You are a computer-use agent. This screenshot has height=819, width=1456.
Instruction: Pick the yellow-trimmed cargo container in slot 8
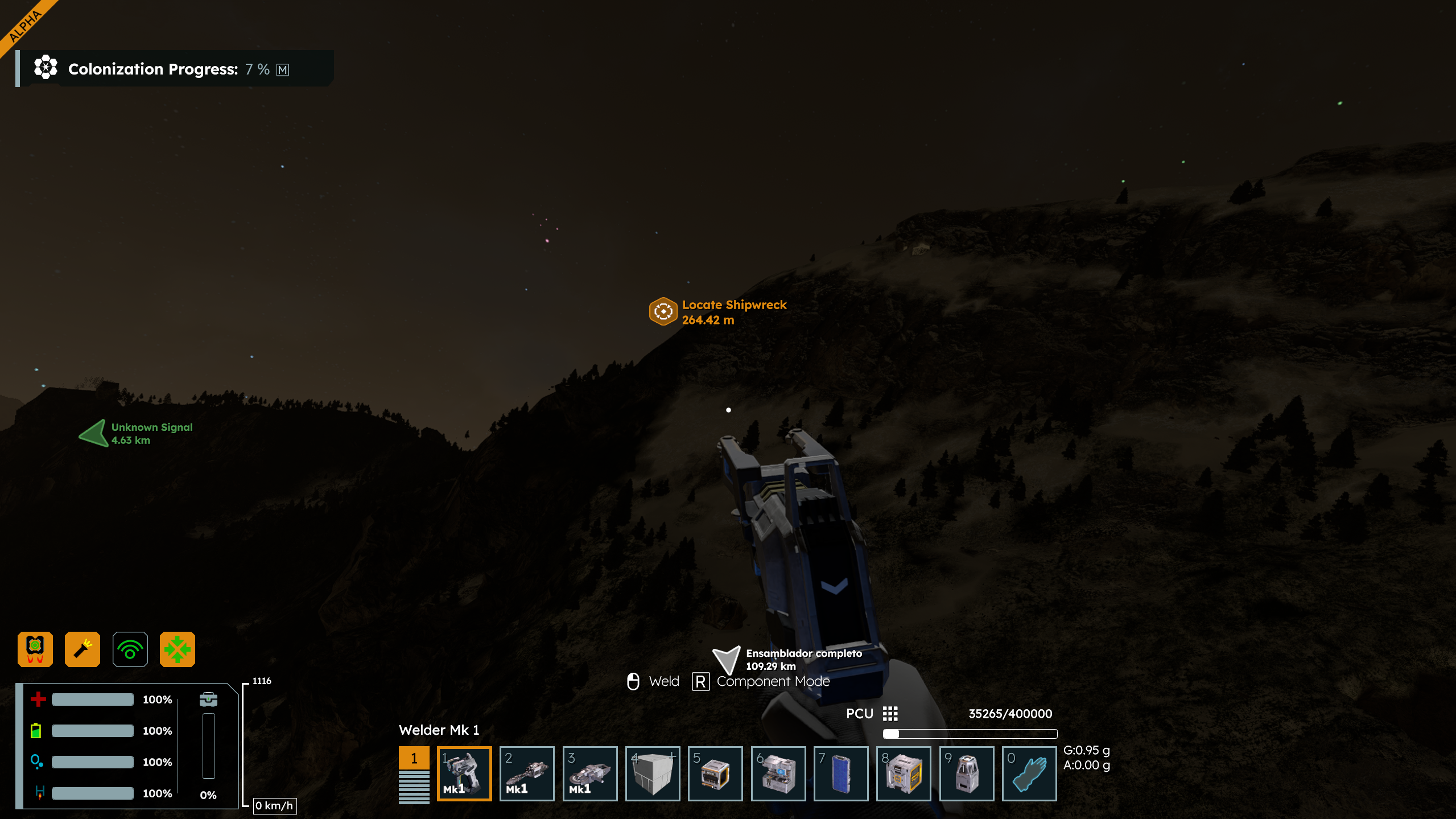pyautogui.click(x=904, y=773)
